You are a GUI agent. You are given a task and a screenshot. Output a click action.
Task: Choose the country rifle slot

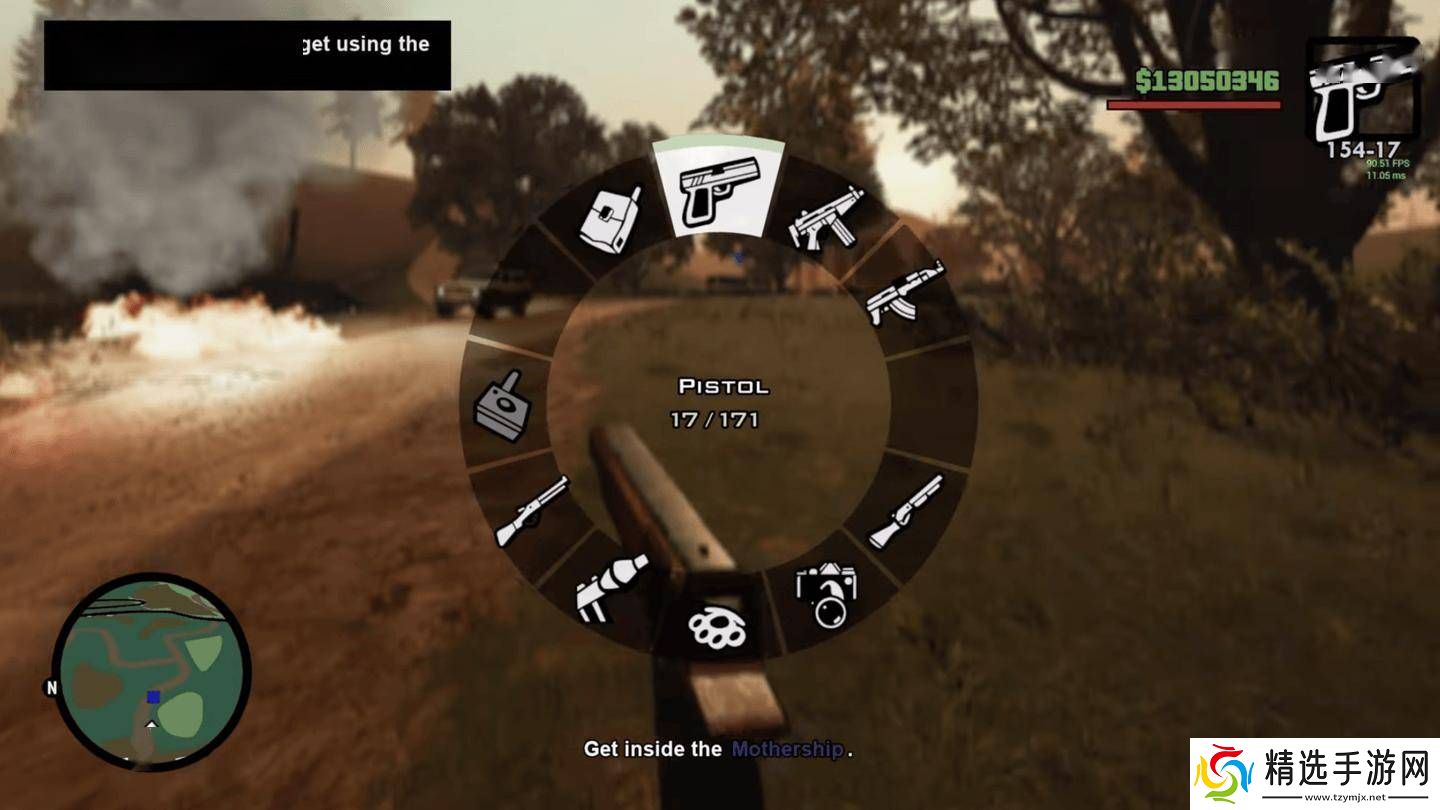point(532,511)
